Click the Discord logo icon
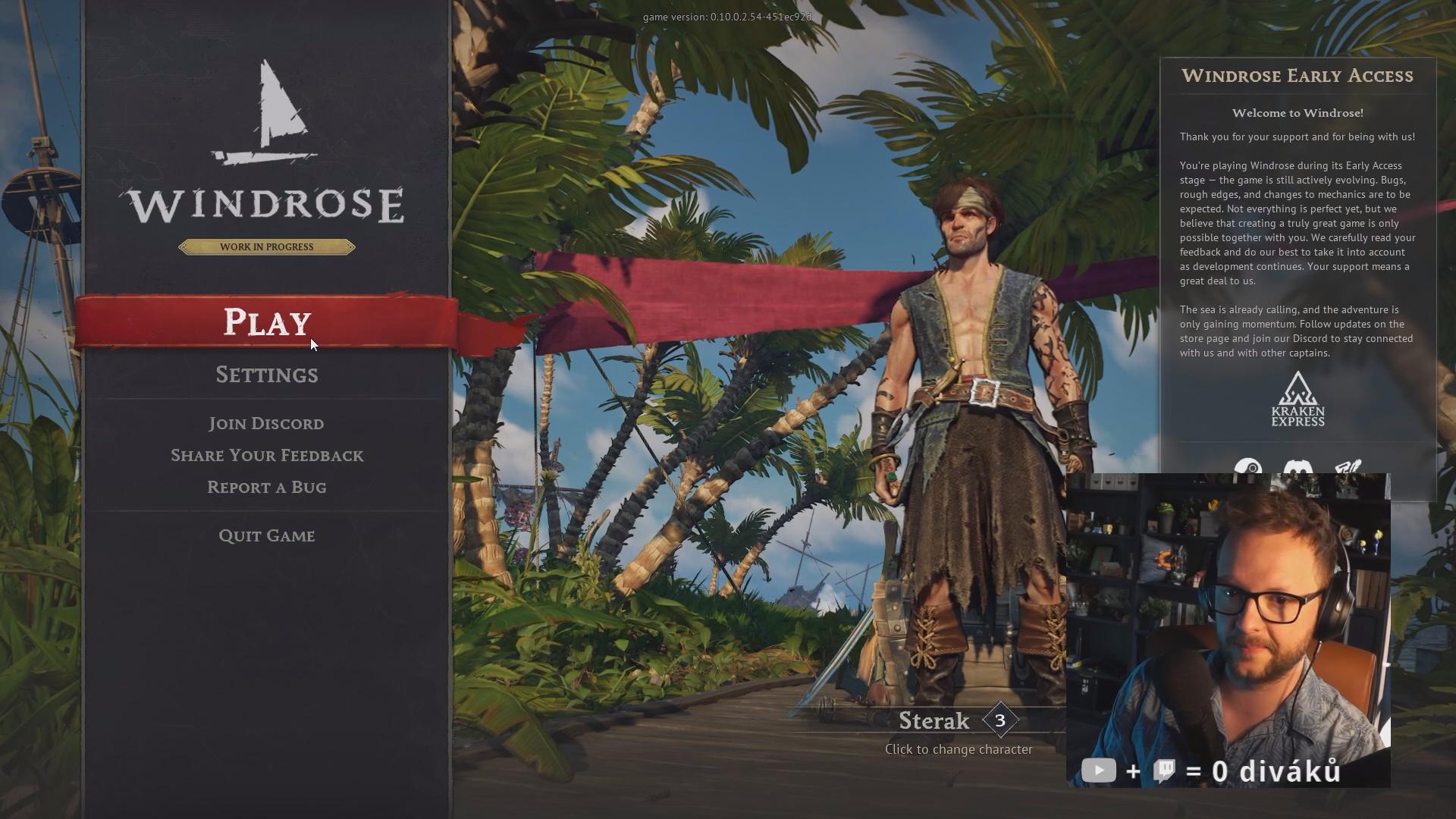Screen dimensions: 1456x819 pyautogui.click(x=1298, y=466)
